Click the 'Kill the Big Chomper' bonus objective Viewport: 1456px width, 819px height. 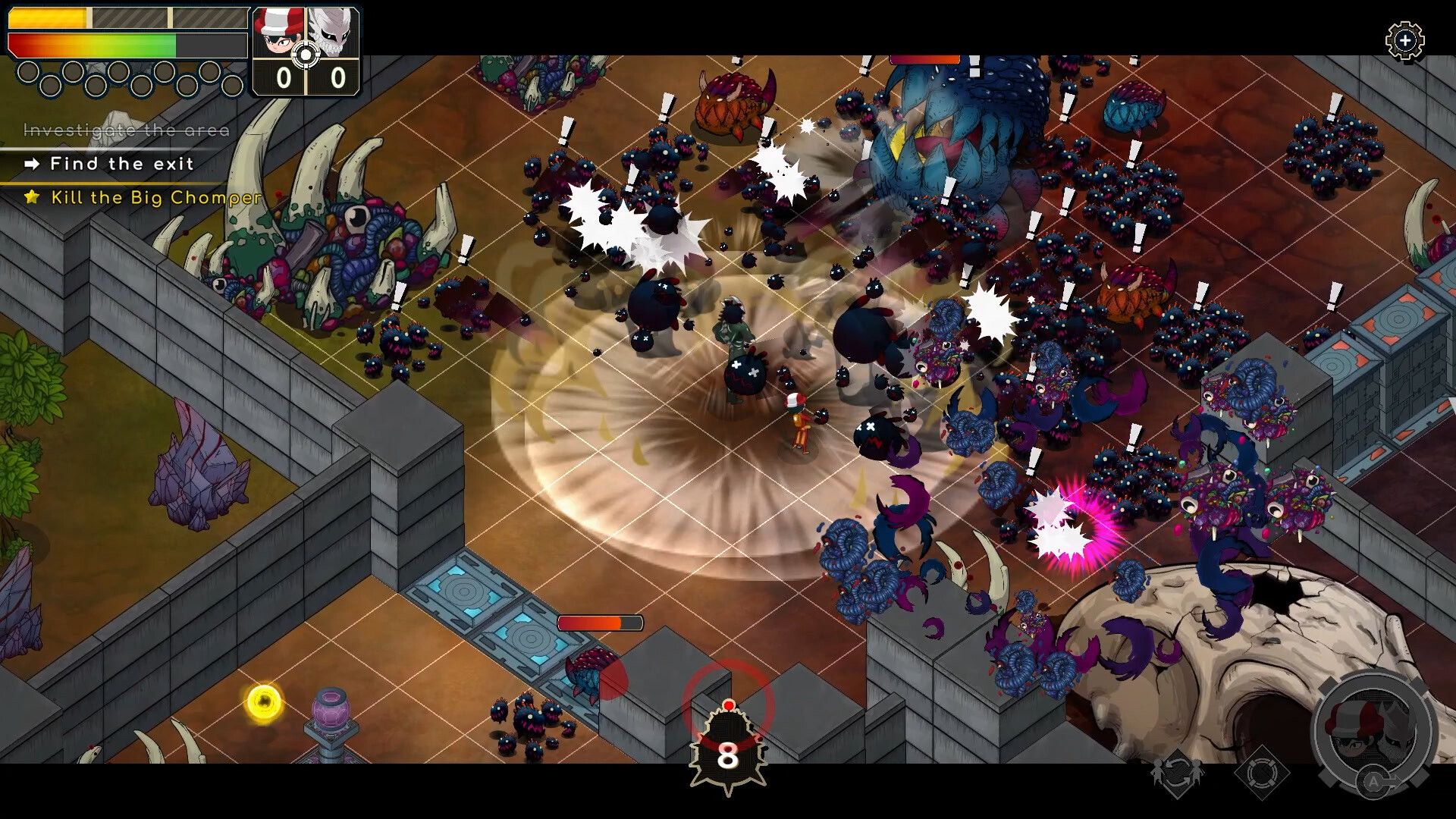click(155, 198)
